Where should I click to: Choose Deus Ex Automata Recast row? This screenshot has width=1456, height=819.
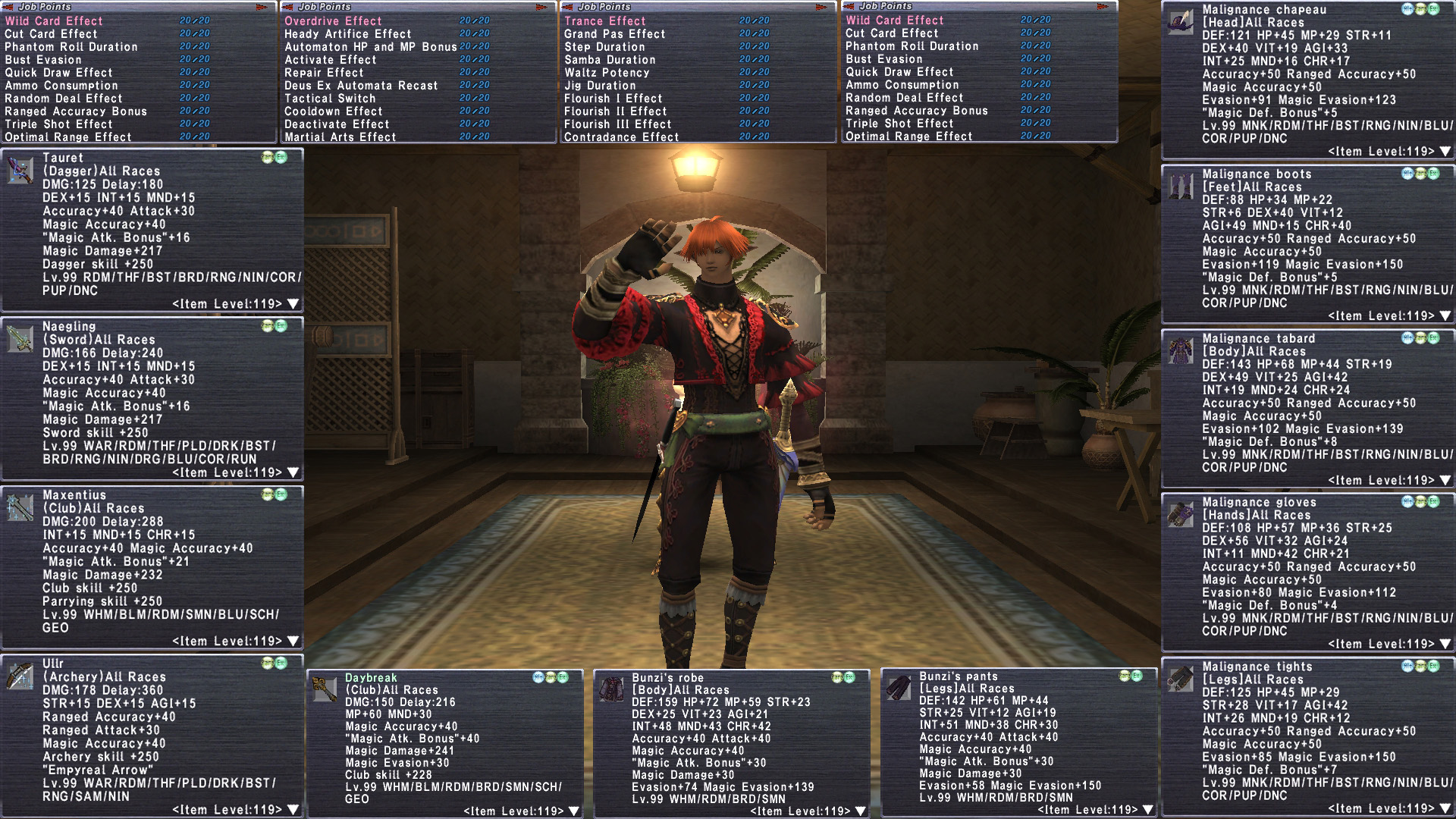[x=361, y=86]
